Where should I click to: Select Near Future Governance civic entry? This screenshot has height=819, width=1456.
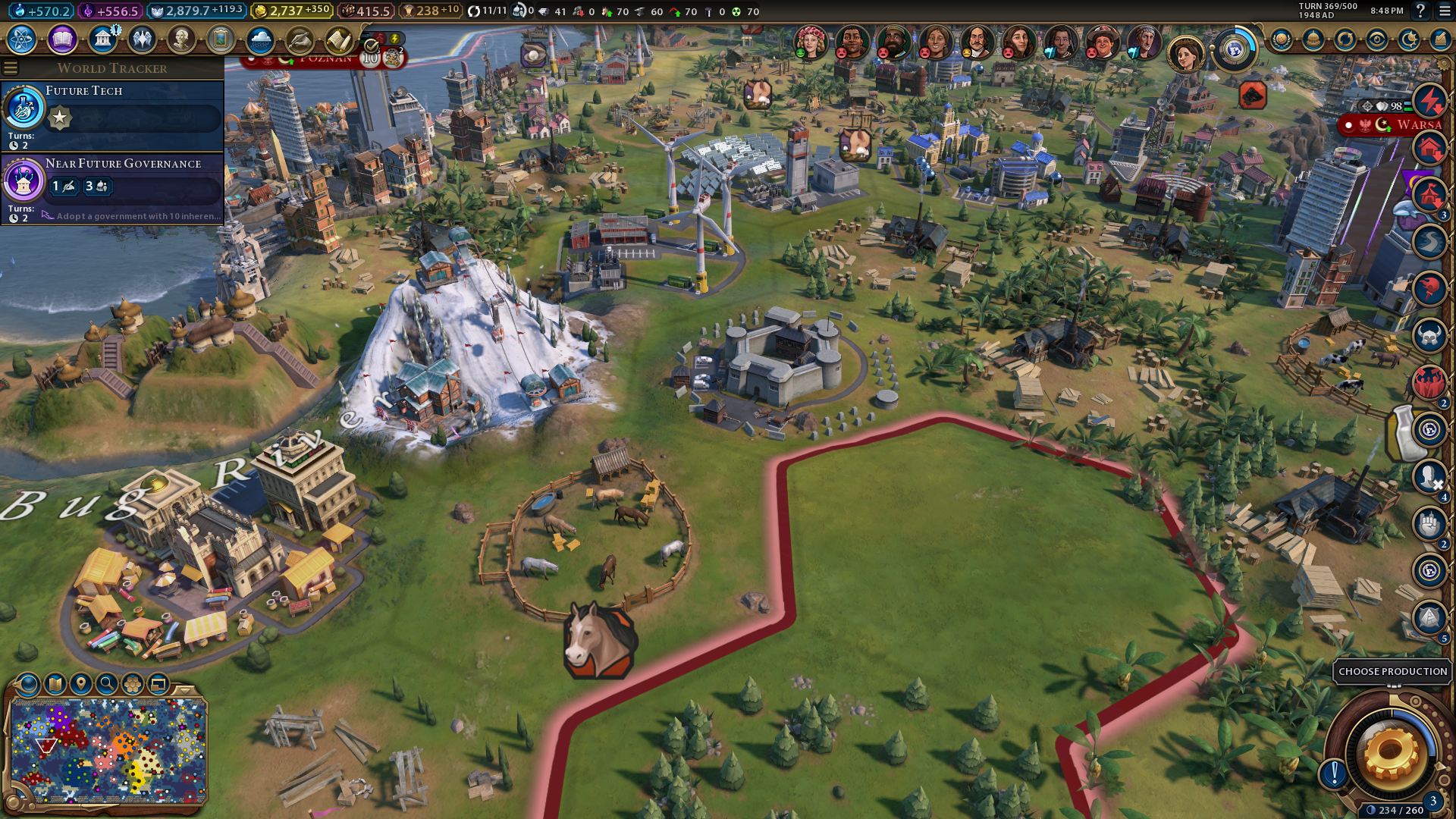[112, 187]
